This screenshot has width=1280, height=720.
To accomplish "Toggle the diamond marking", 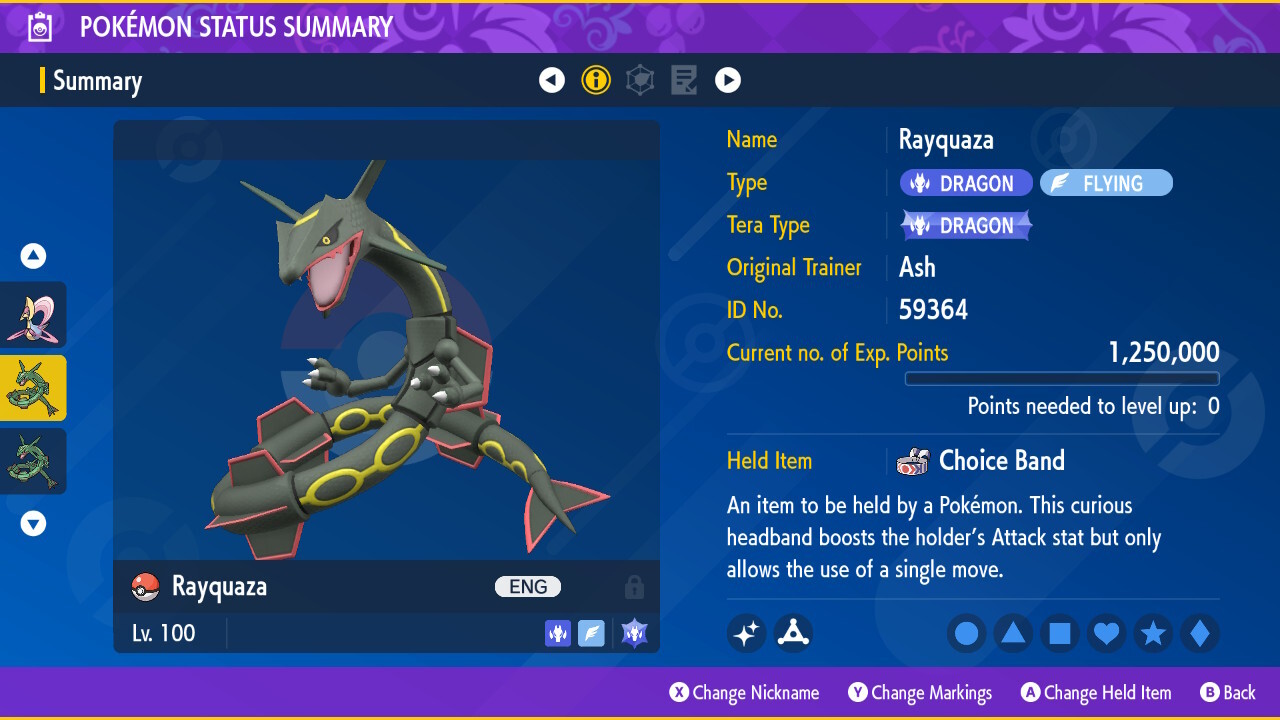I will [x=1200, y=633].
